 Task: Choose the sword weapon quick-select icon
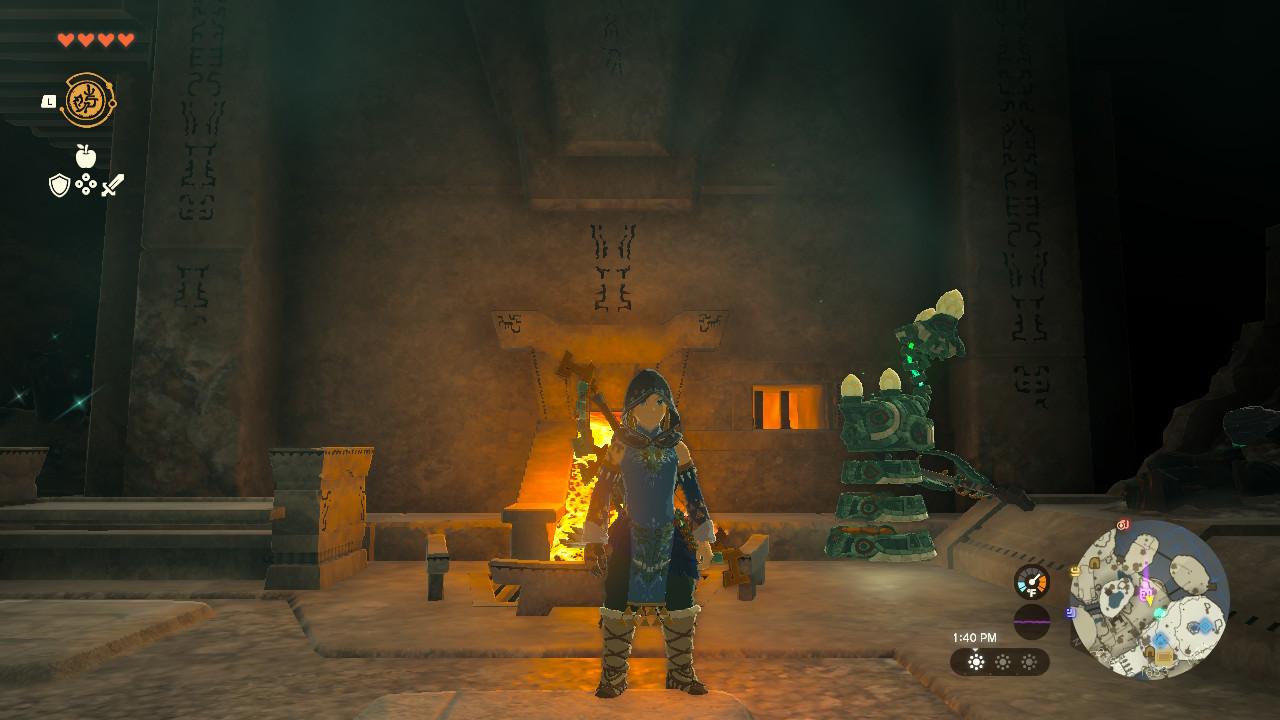113,185
